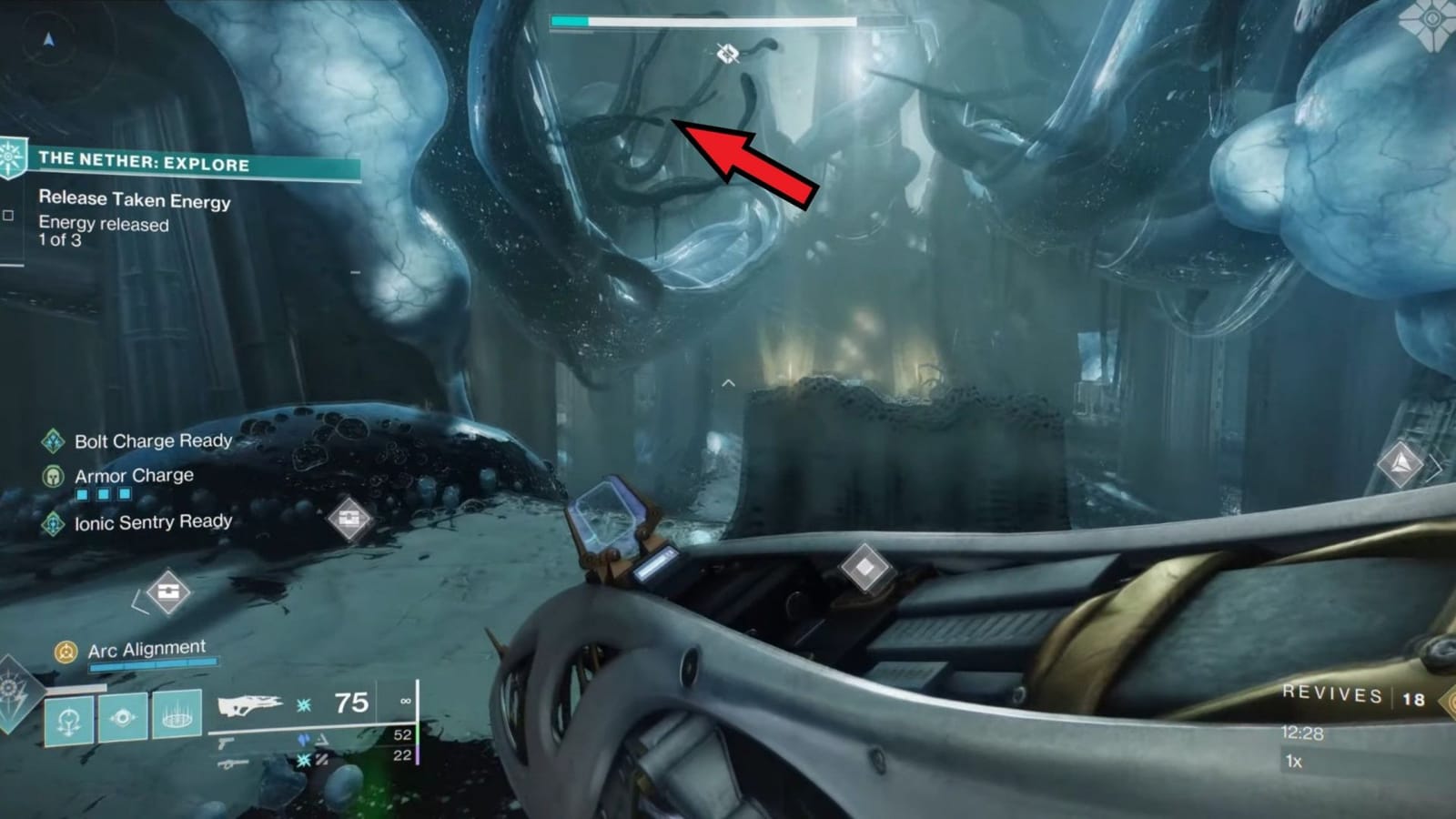Click the Ionic Sentry Ready buff icon
Screen dimensions: 1456x819
[51, 523]
